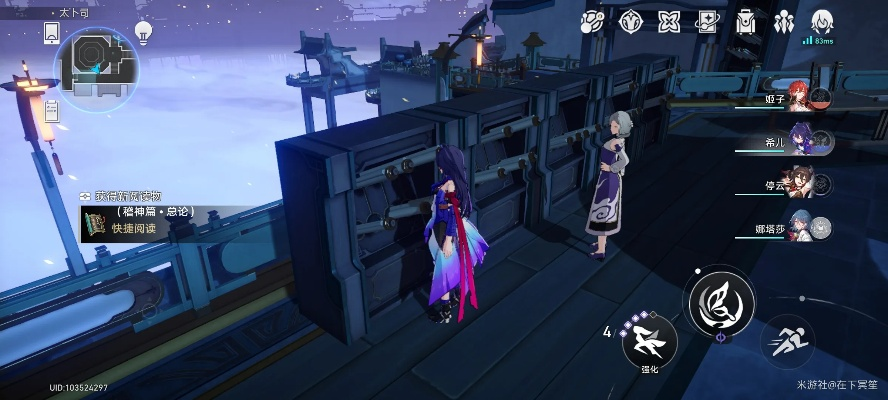Open the phone menu icon
The image size is (888, 400).
[x=52, y=34]
